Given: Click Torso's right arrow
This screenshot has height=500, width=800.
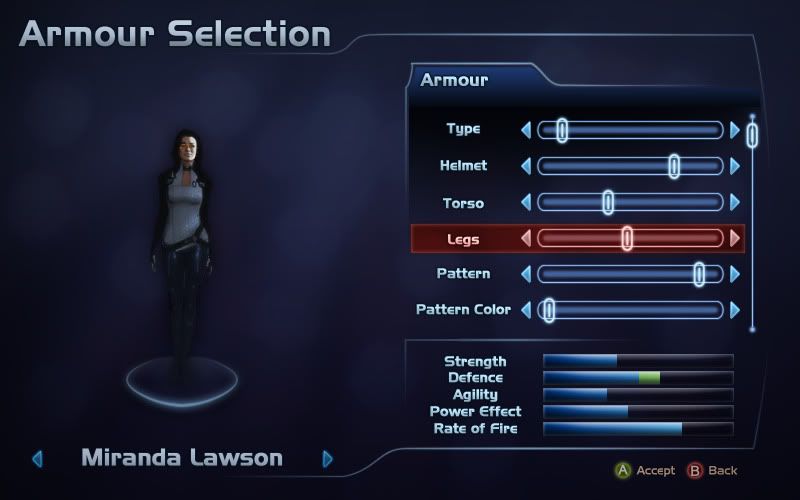Looking at the screenshot, I should click(736, 202).
